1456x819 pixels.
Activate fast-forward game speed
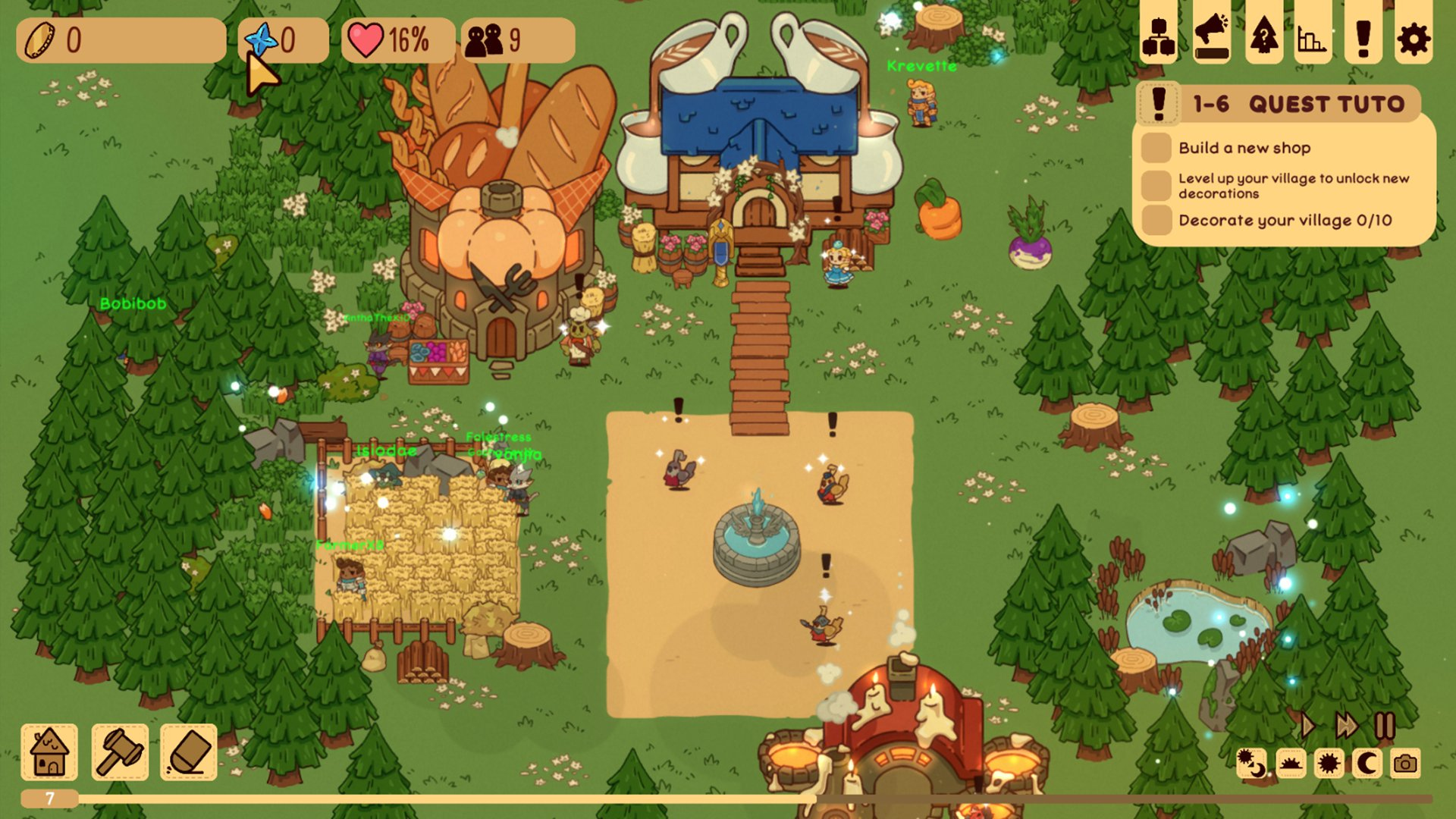coord(1346,726)
